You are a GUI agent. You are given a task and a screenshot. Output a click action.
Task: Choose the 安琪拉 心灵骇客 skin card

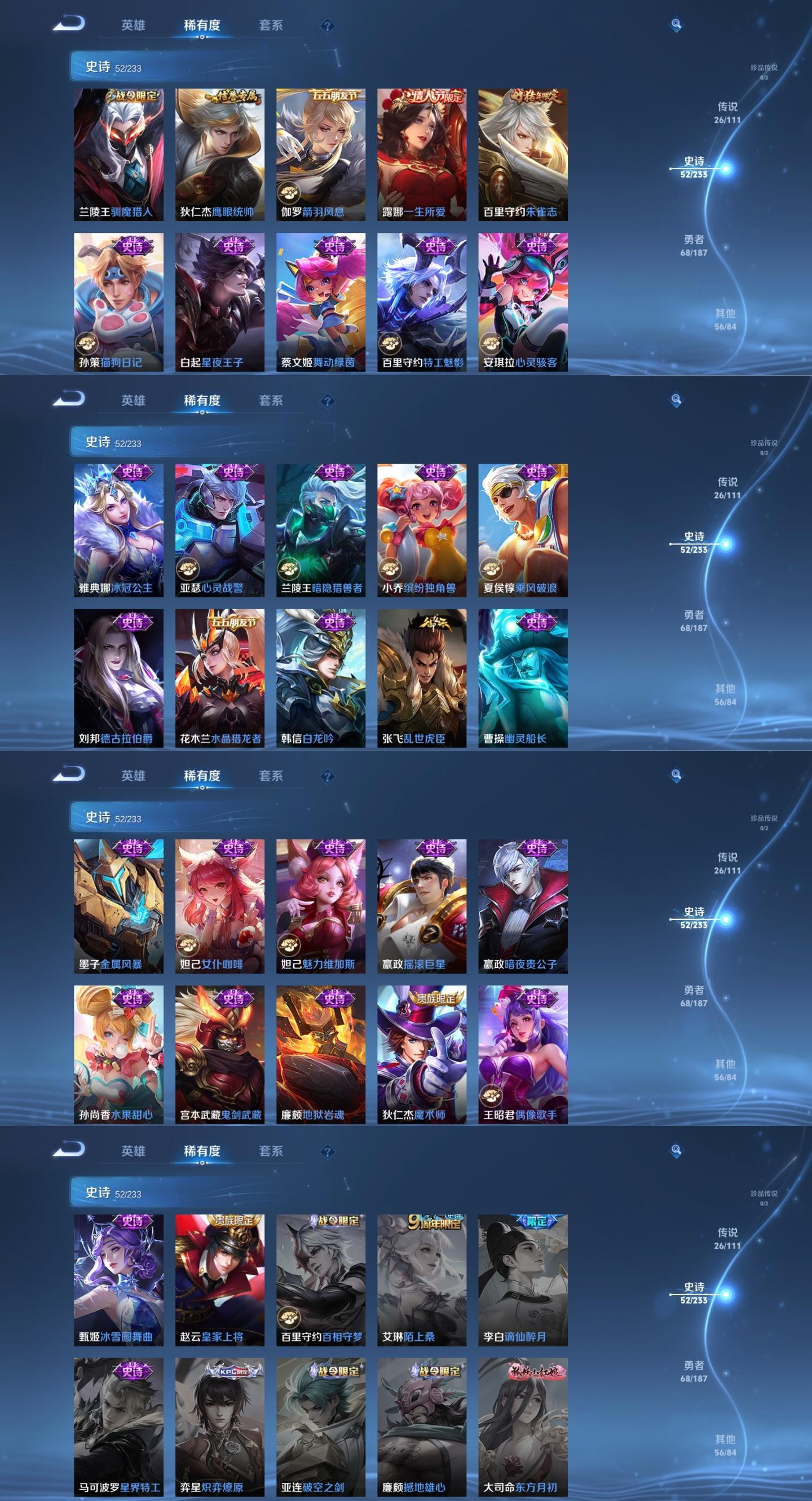pos(523,302)
